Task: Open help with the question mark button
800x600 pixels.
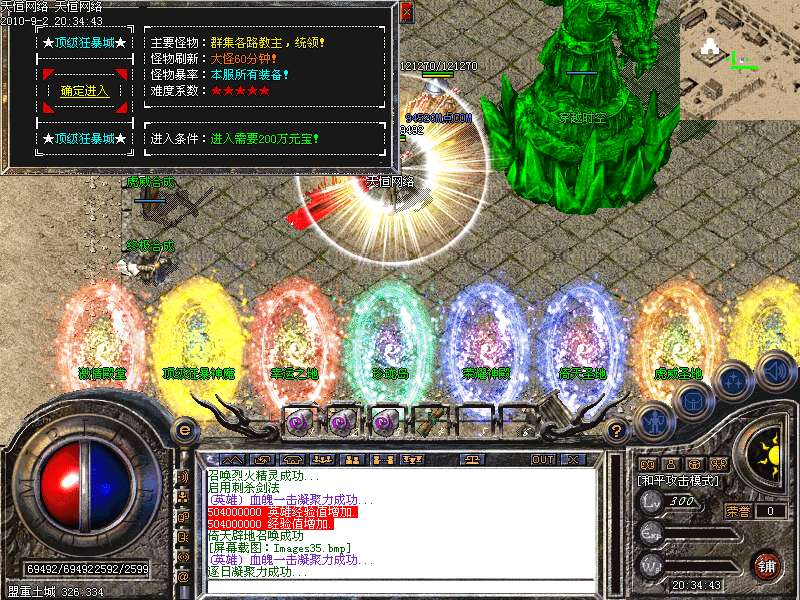Action: point(617,431)
